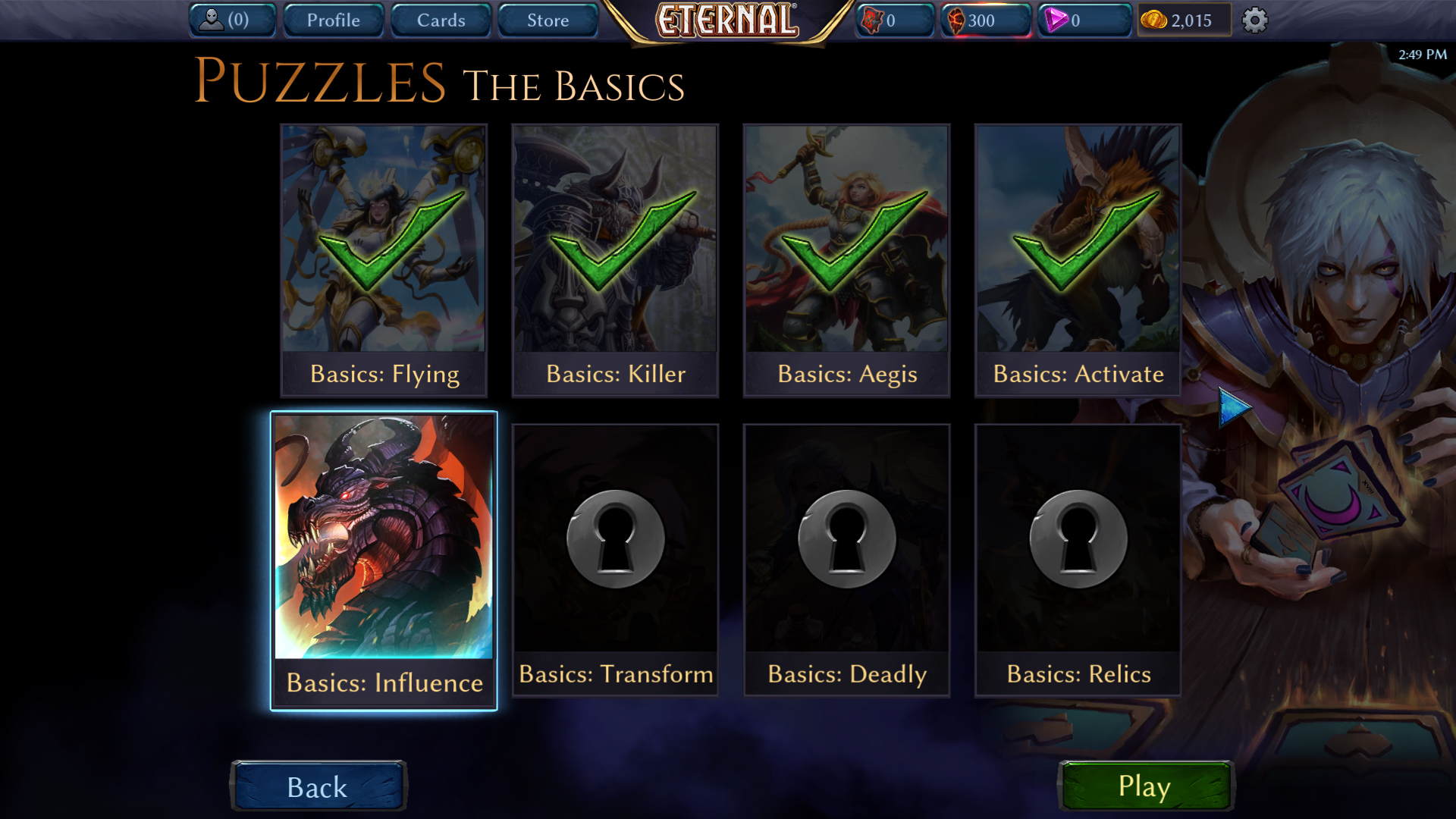Pick the Basics: Aegis puzzle
The image size is (1456, 819).
[846, 260]
